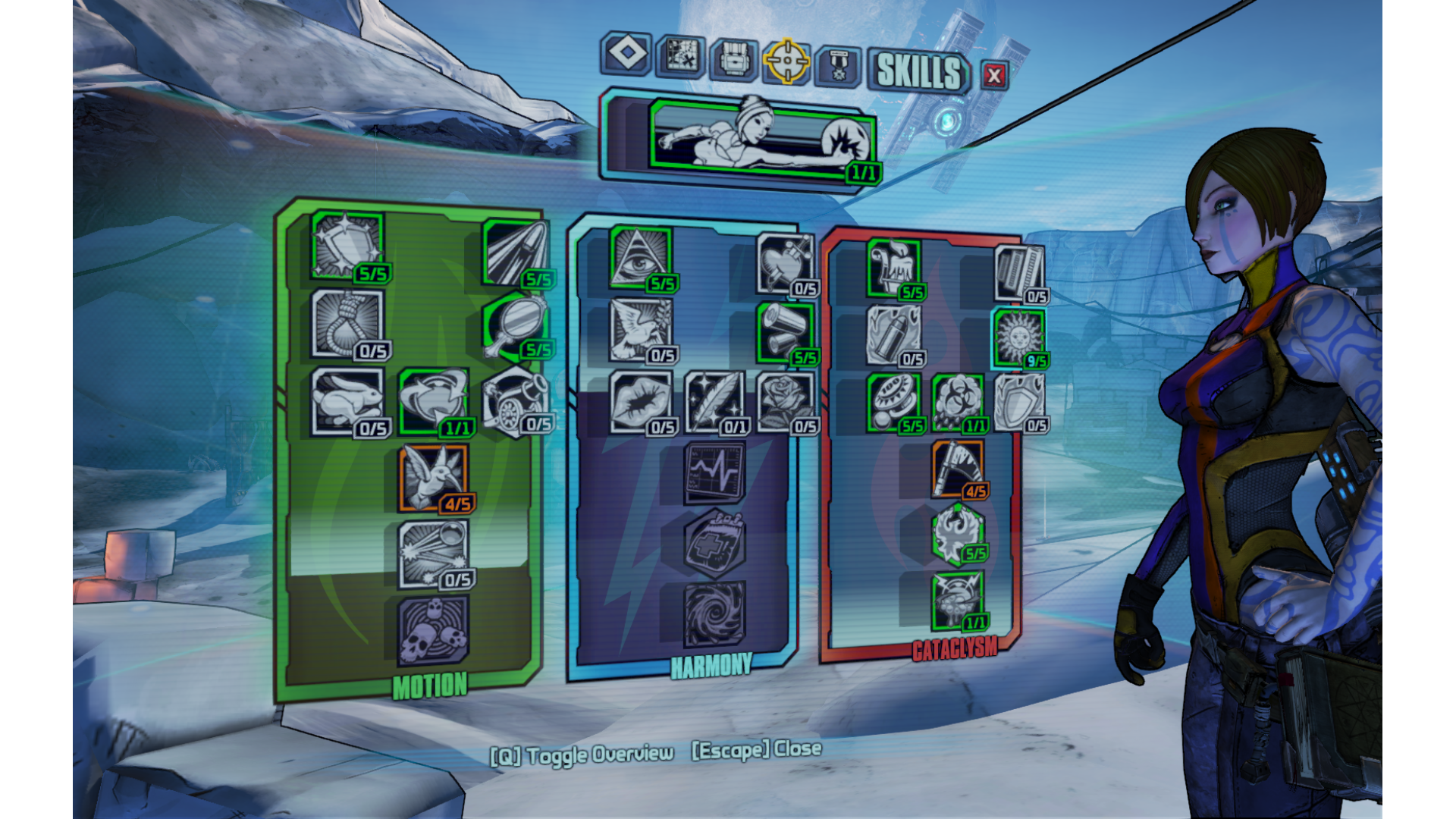Select the rose skill icon
Screen dimensions: 1456x819
coord(784,401)
